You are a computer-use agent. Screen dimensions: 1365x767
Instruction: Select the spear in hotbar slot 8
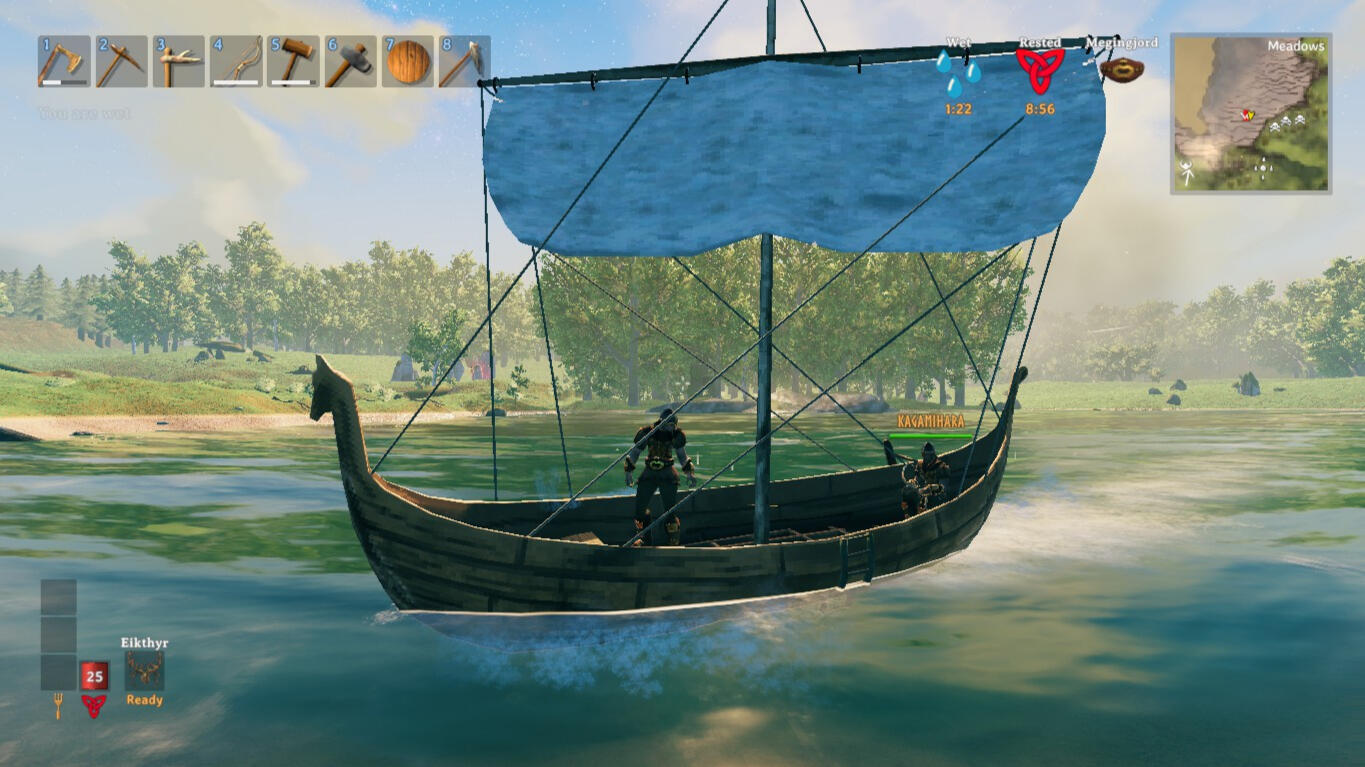click(x=464, y=62)
